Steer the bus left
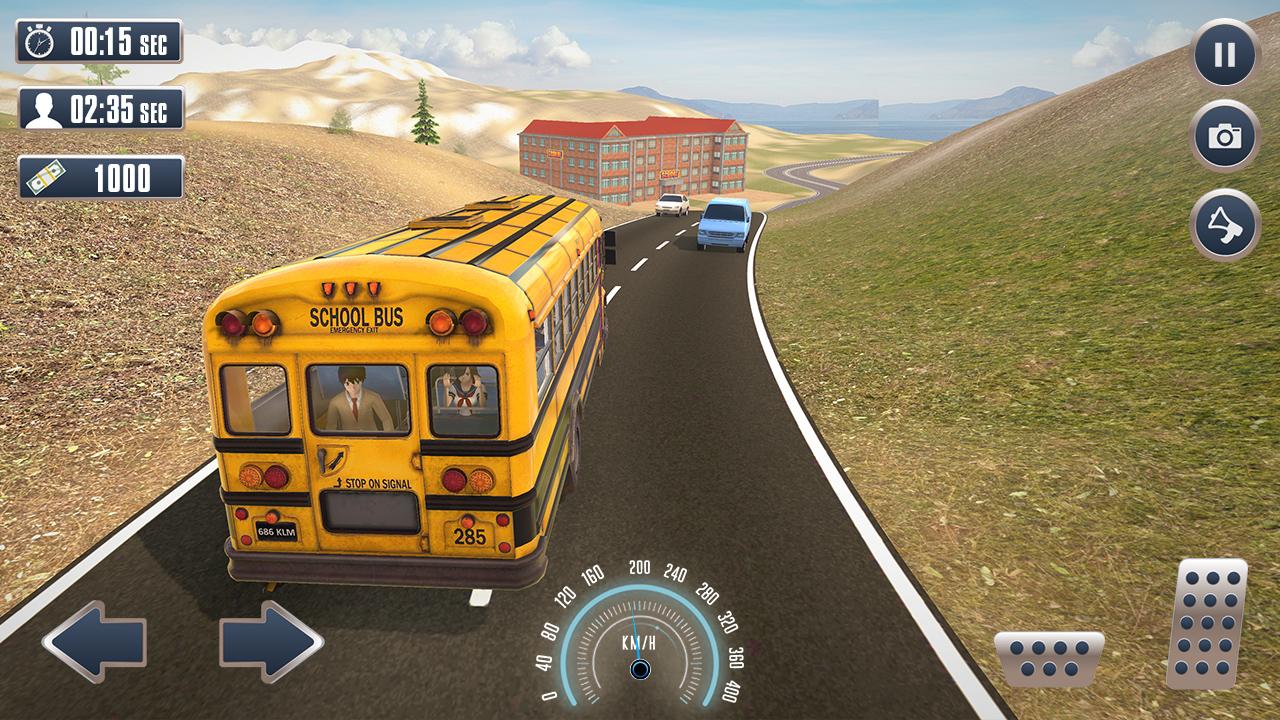The image size is (1280, 720). click(x=95, y=641)
